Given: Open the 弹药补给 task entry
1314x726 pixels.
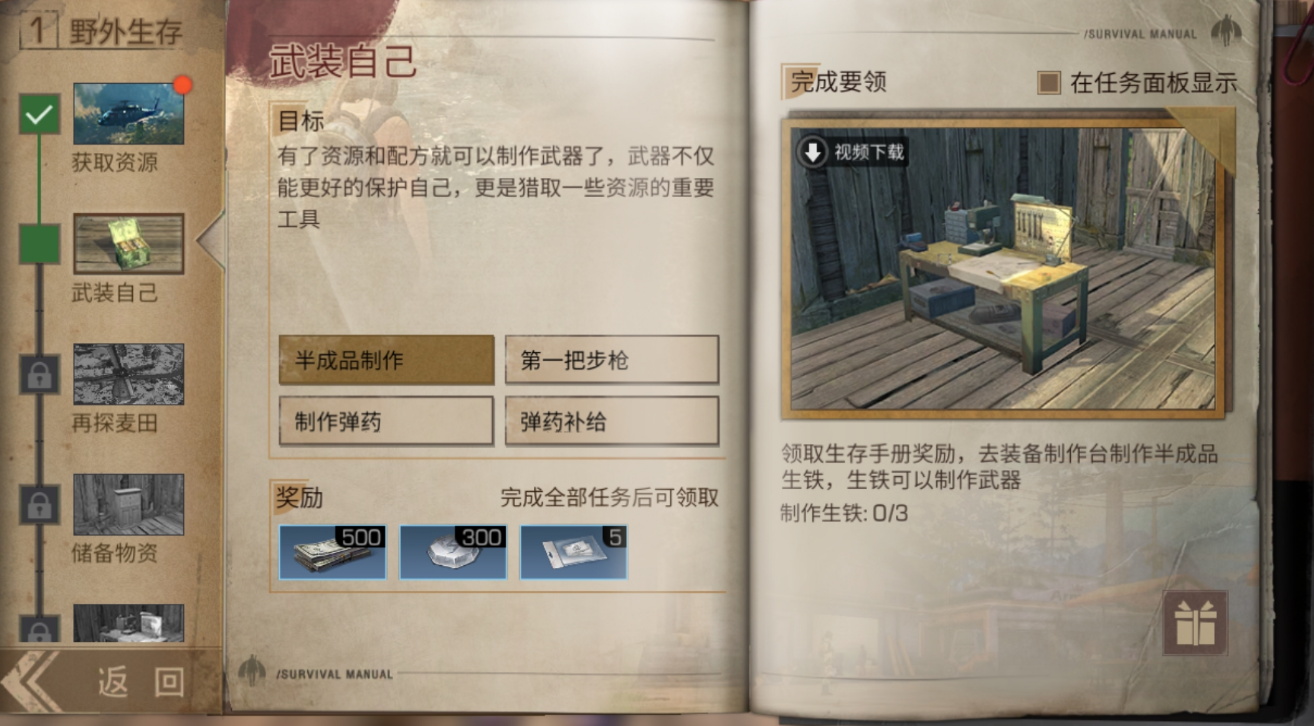Looking at the screenshot, I should coord(611,419).
